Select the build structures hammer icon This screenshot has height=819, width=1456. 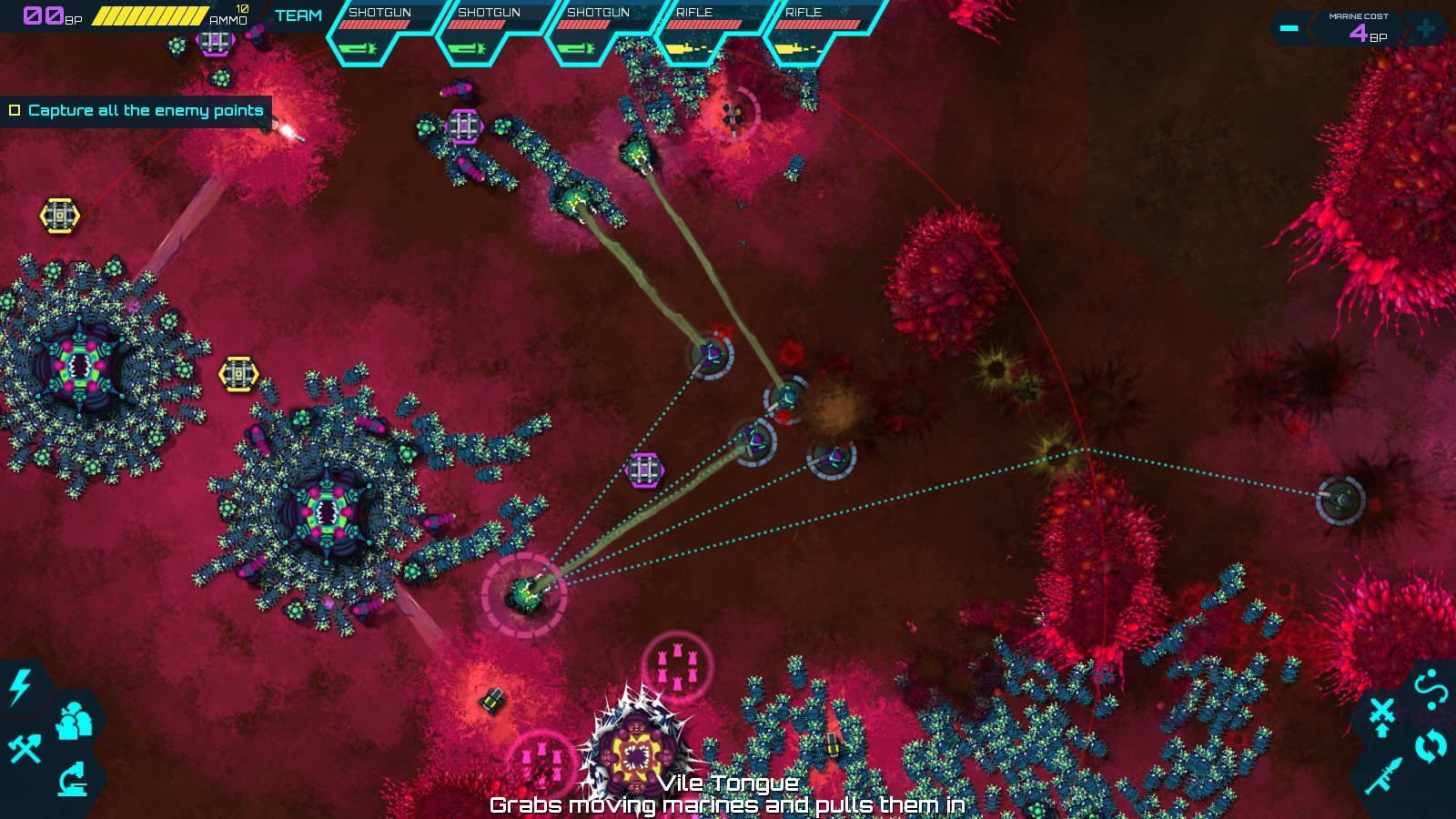click(x=23, y=748)
